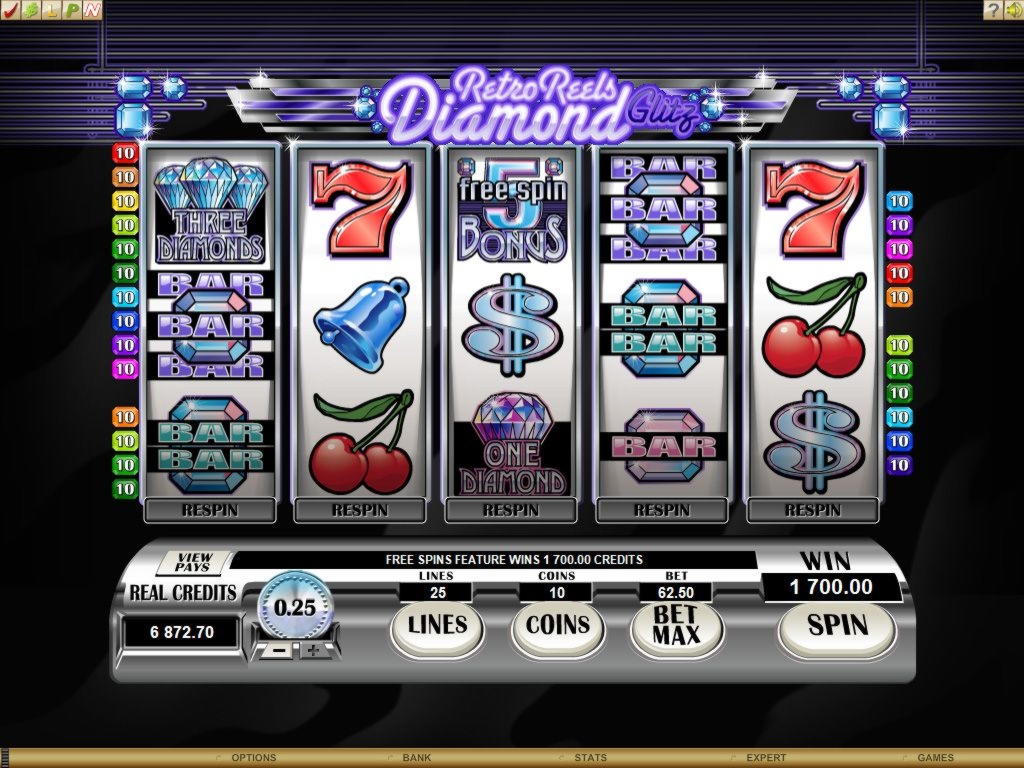The image size is (1024, 768).
Task: Open the Bank menu
Action: click(x=416, y=758)
